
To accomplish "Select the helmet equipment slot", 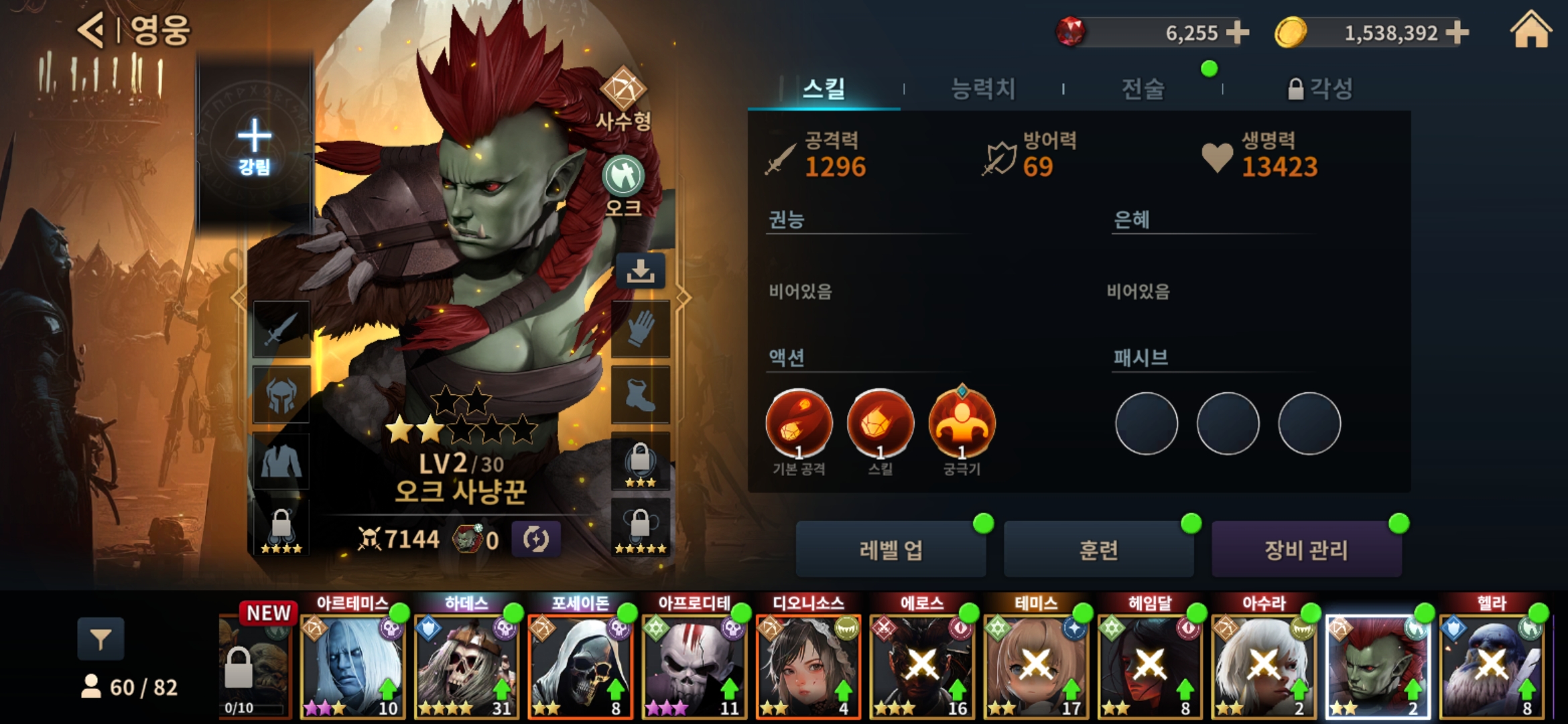I will click(x=281, y=395).
